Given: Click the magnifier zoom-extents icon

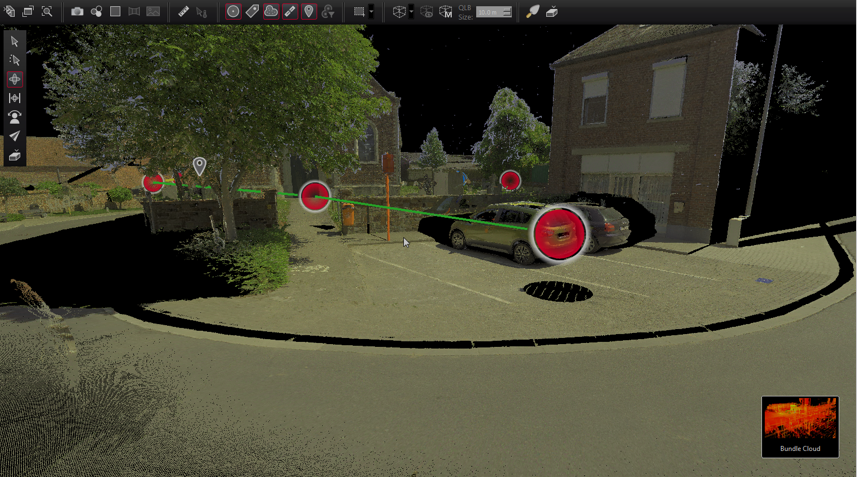Looking at the screenshot, I should (x=47, y=12).
